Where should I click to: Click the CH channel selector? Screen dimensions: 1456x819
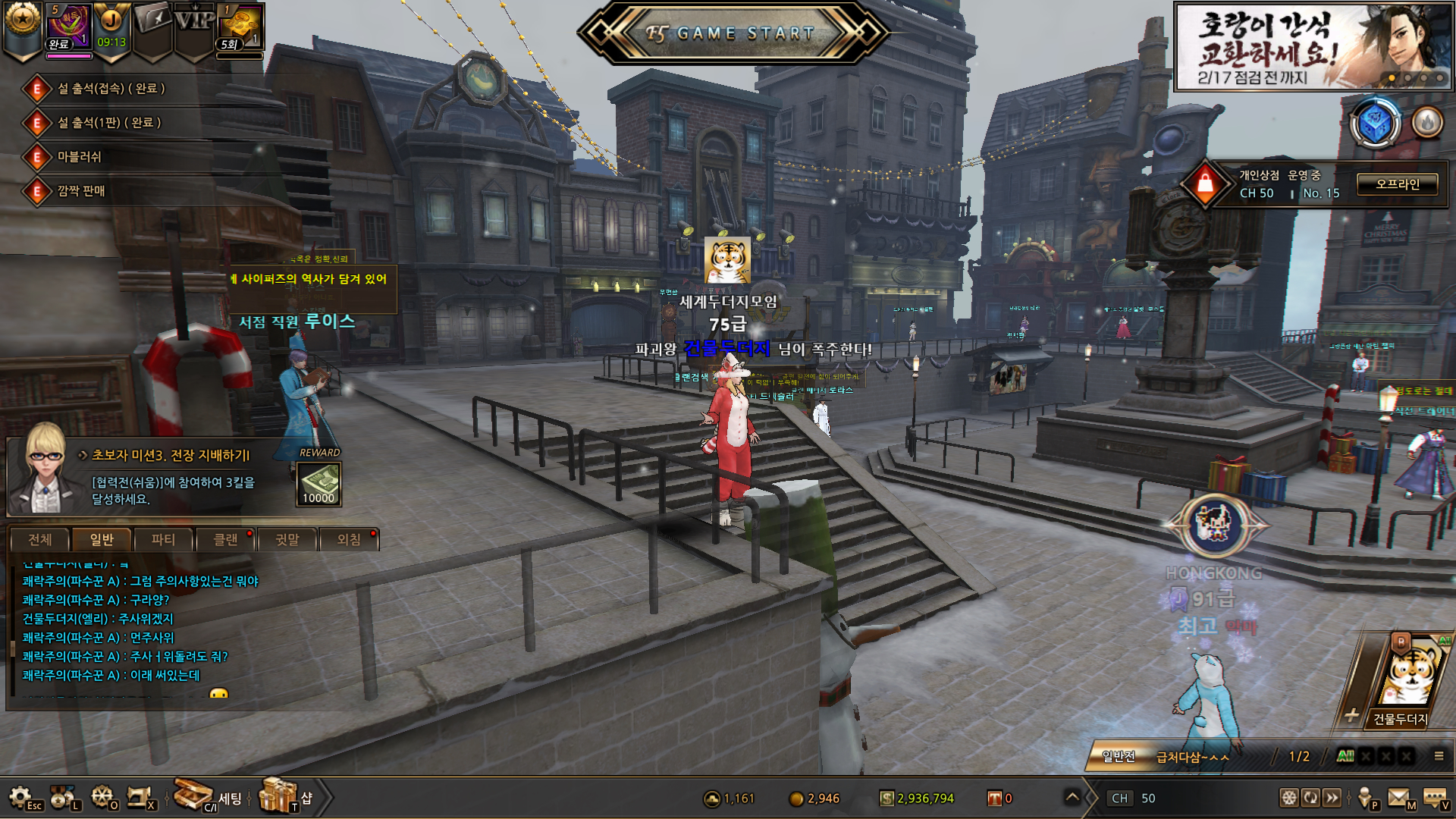click(x=1133, y=799)
